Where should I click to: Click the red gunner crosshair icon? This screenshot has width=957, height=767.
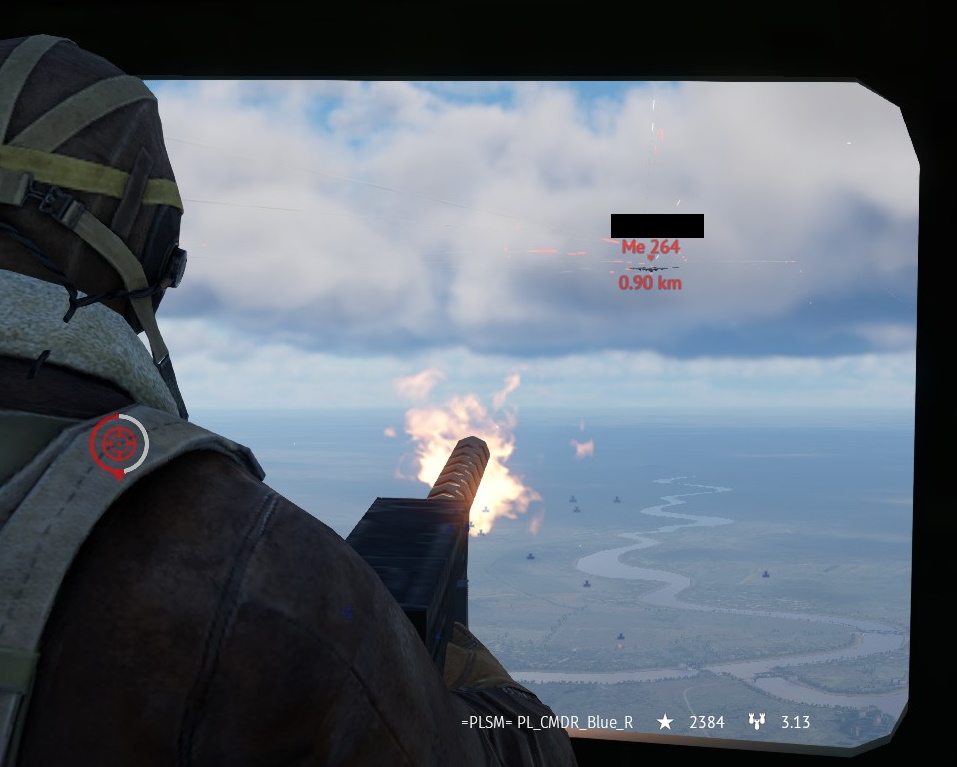coord(119,442)
